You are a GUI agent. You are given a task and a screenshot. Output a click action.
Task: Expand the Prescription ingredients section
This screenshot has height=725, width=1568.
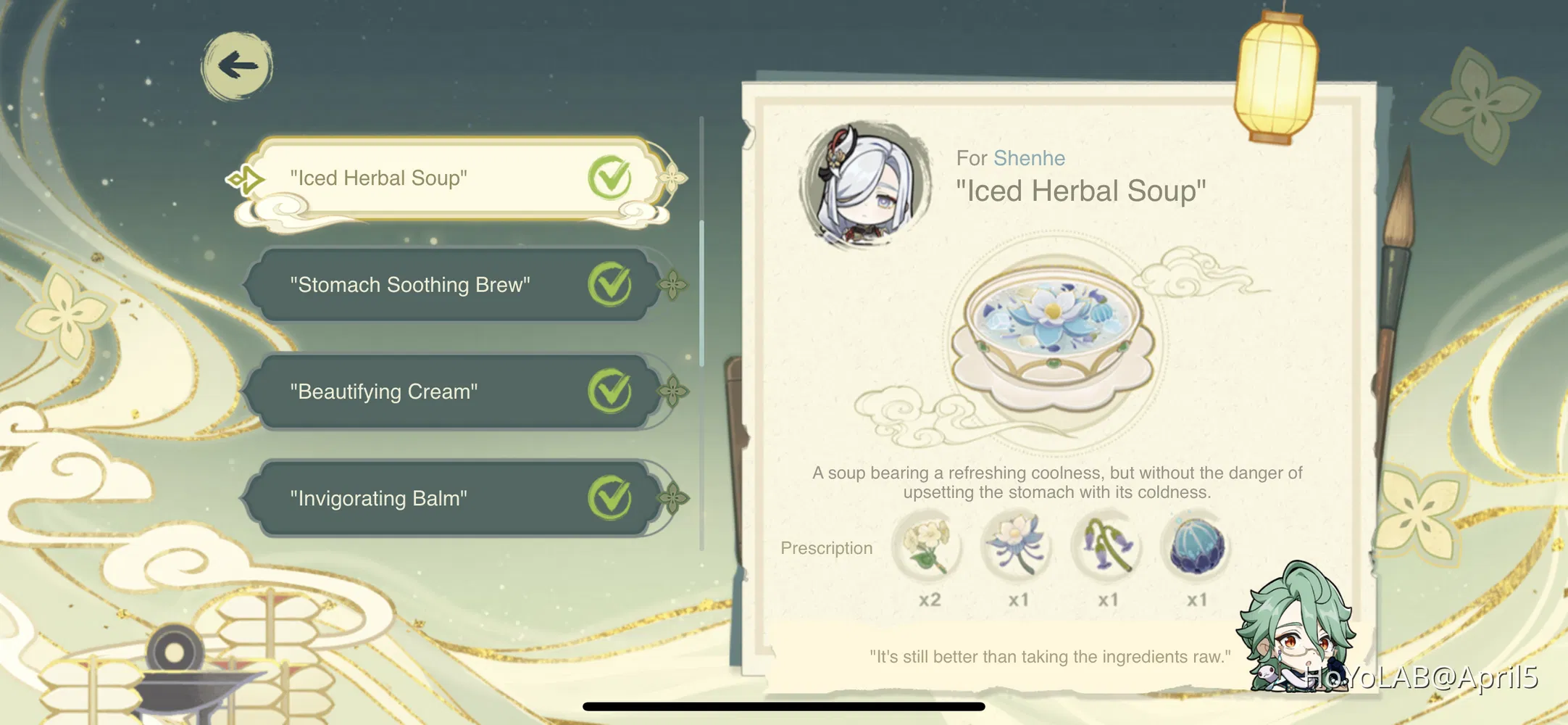tap(826, 549)
